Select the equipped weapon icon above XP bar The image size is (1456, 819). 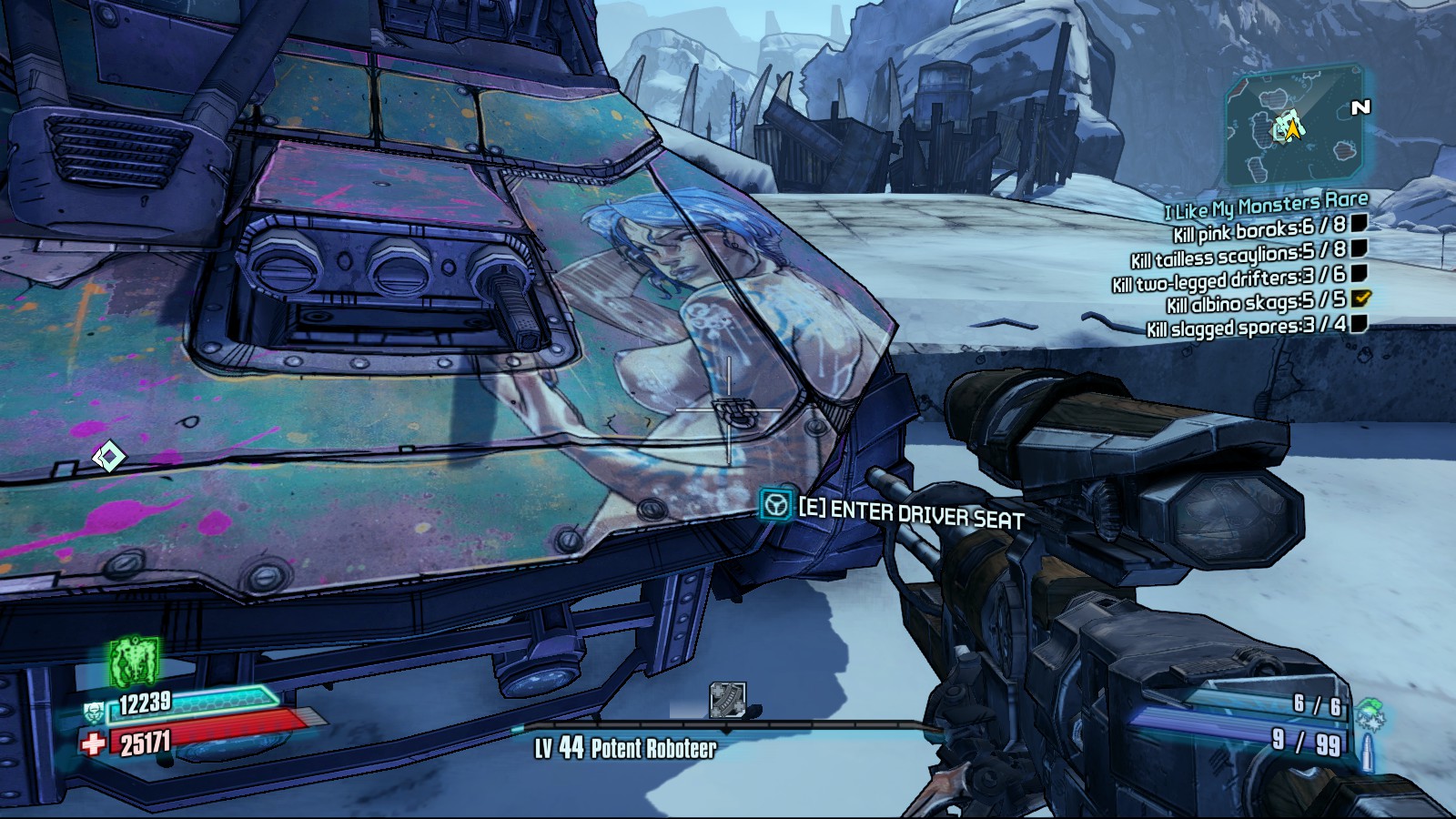click(727, 701)
